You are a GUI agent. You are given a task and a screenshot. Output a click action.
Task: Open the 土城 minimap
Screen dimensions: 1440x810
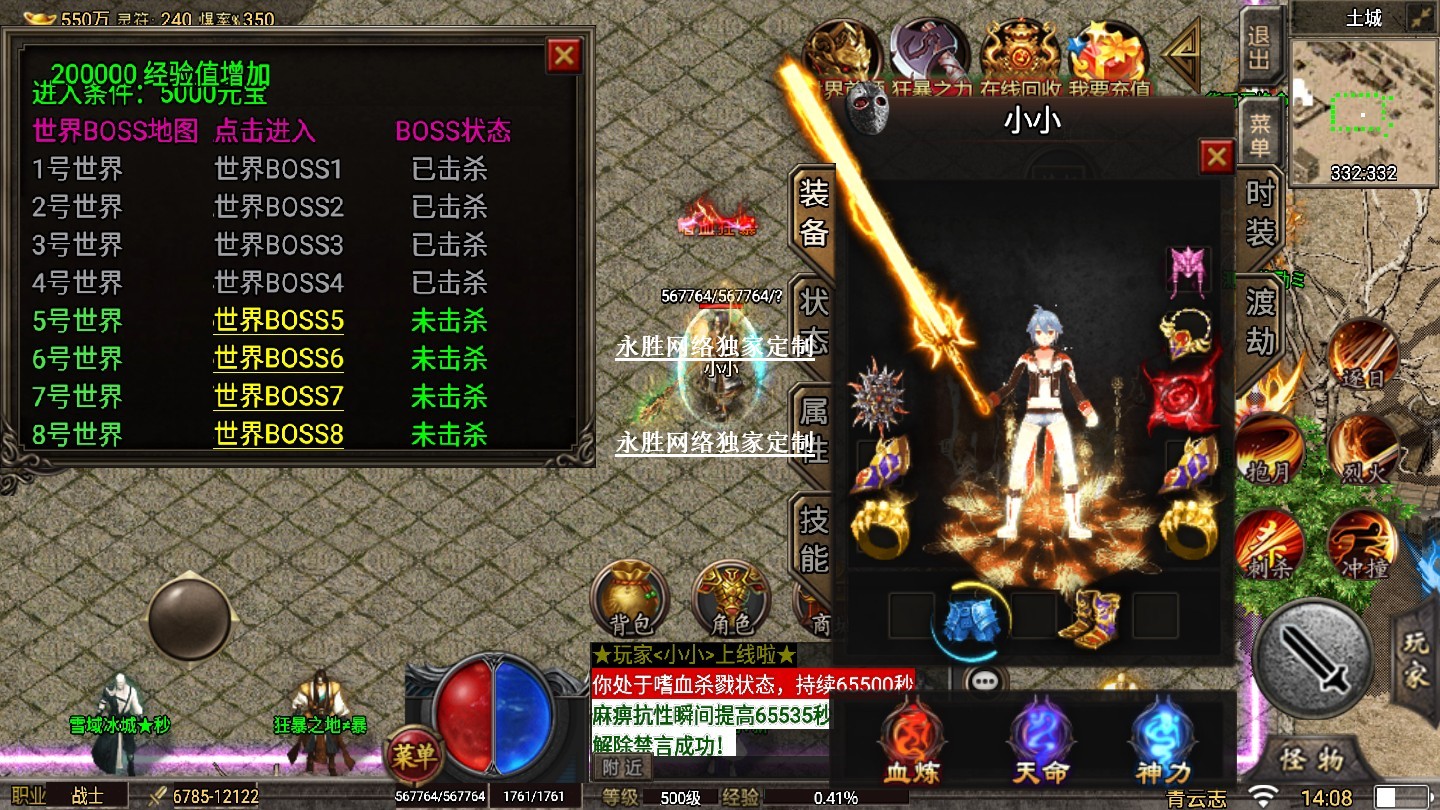tap(1364, 112)
